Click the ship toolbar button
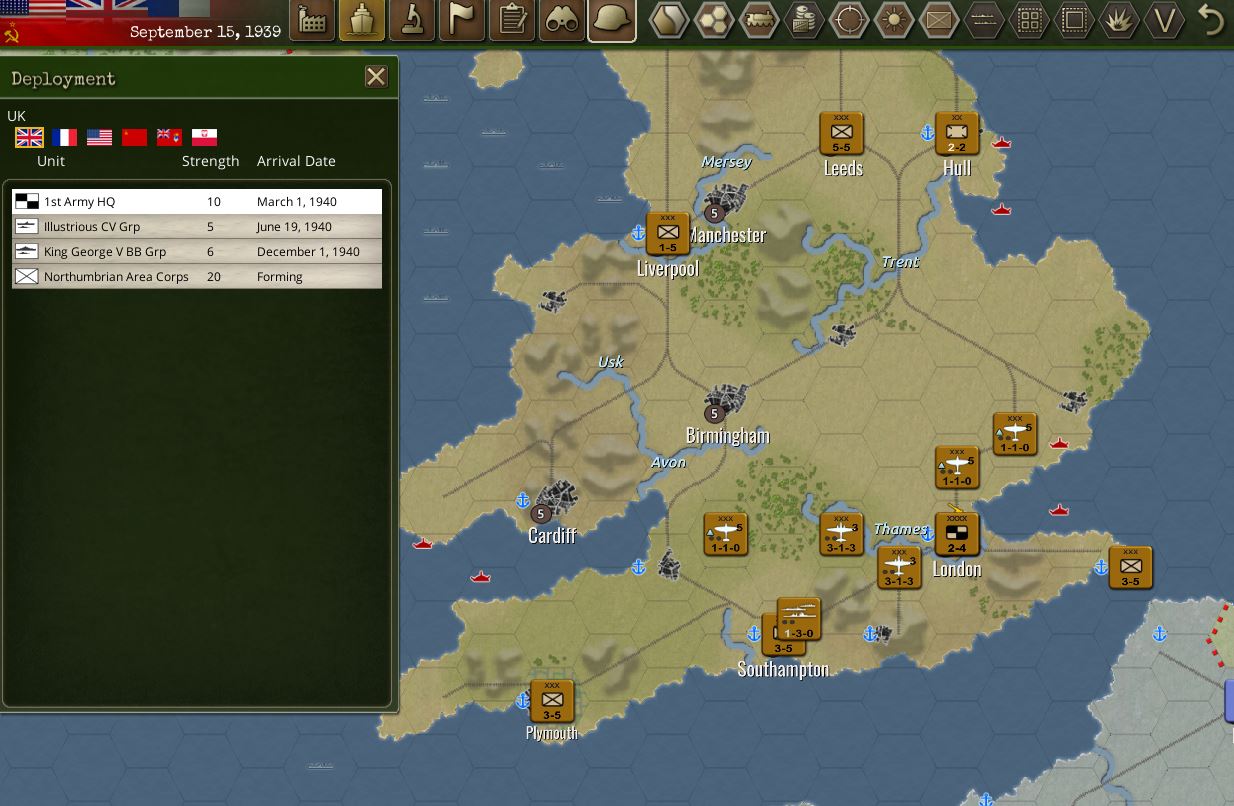The image size is (1234, 806). (362, 20)
